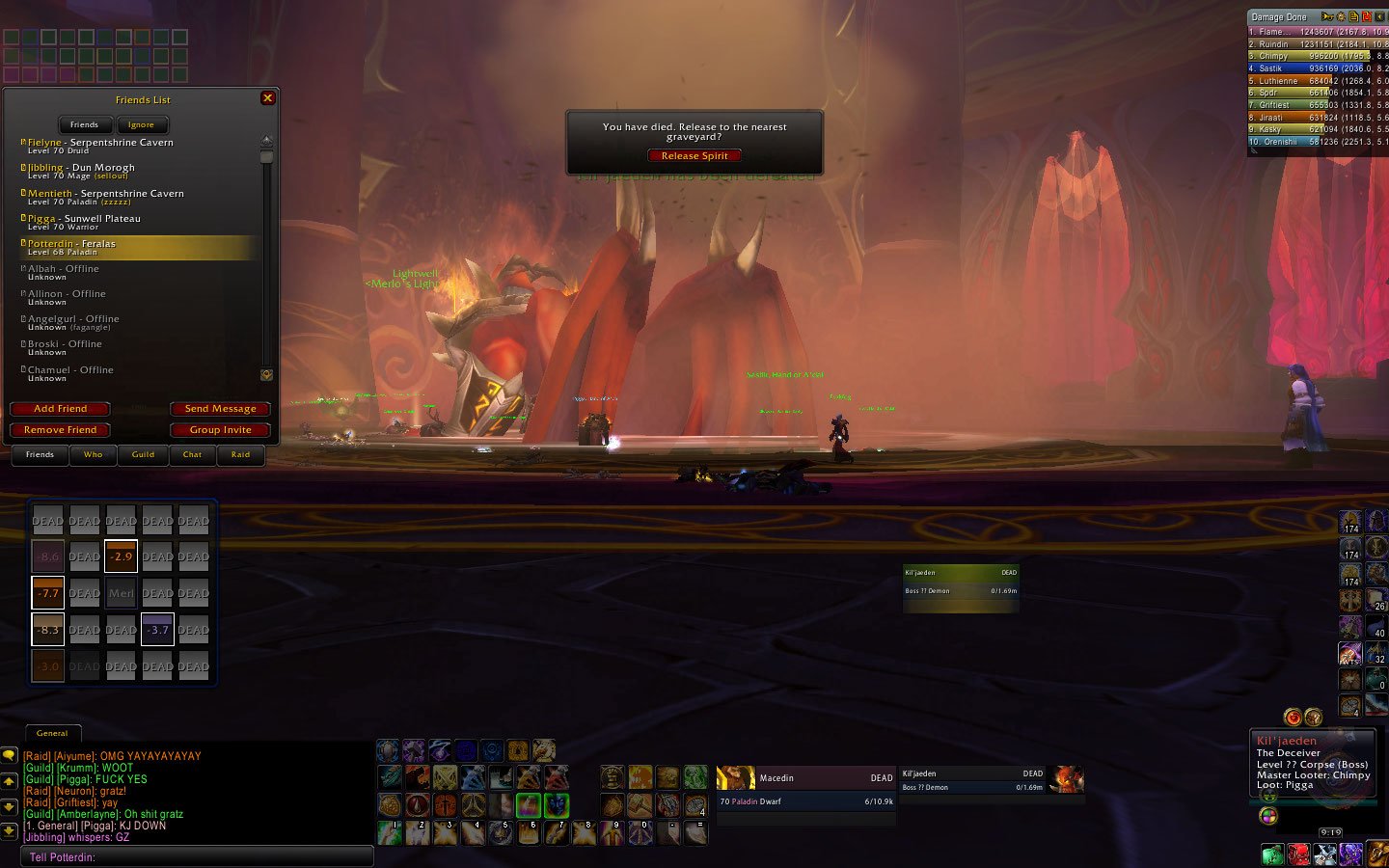Open the Raid tab
Viewport: 1389px width, 868px height.
pos(240,454)
